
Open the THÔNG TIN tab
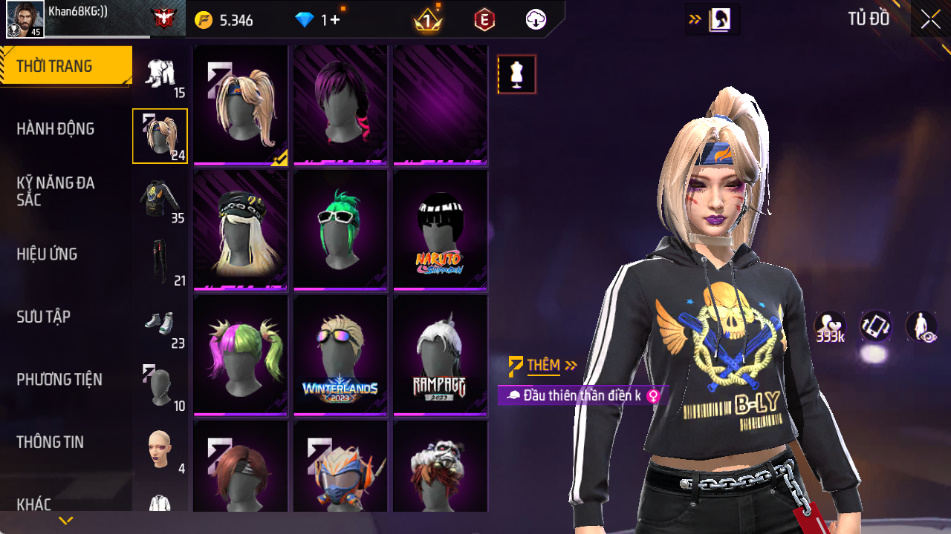[50, 442]
